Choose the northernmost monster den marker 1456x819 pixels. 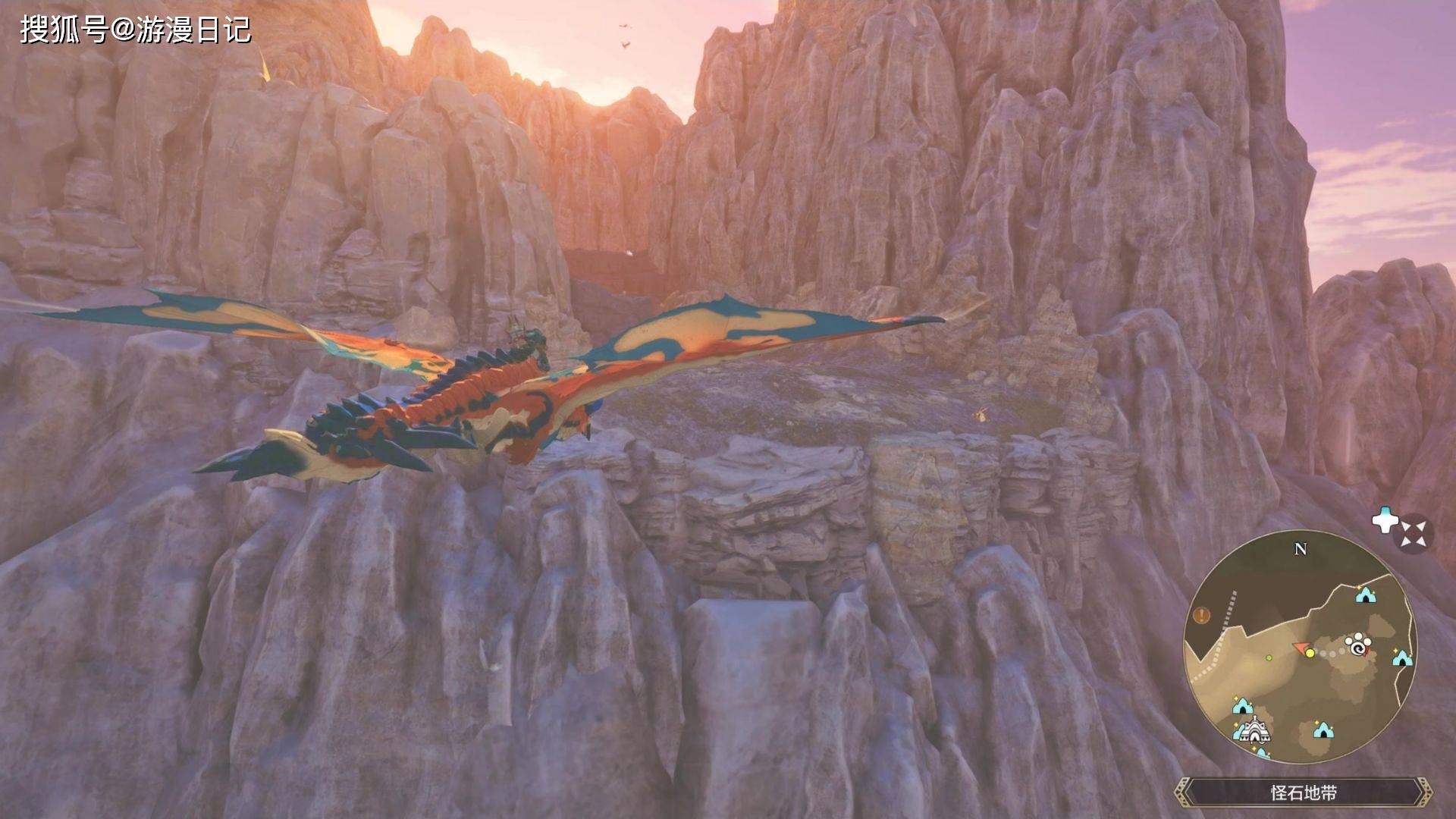1366,595
